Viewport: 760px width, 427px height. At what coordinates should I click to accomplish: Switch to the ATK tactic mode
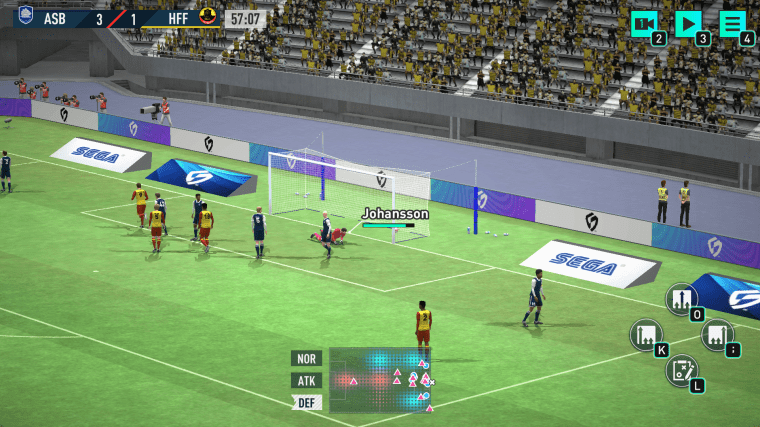(305, 380)
